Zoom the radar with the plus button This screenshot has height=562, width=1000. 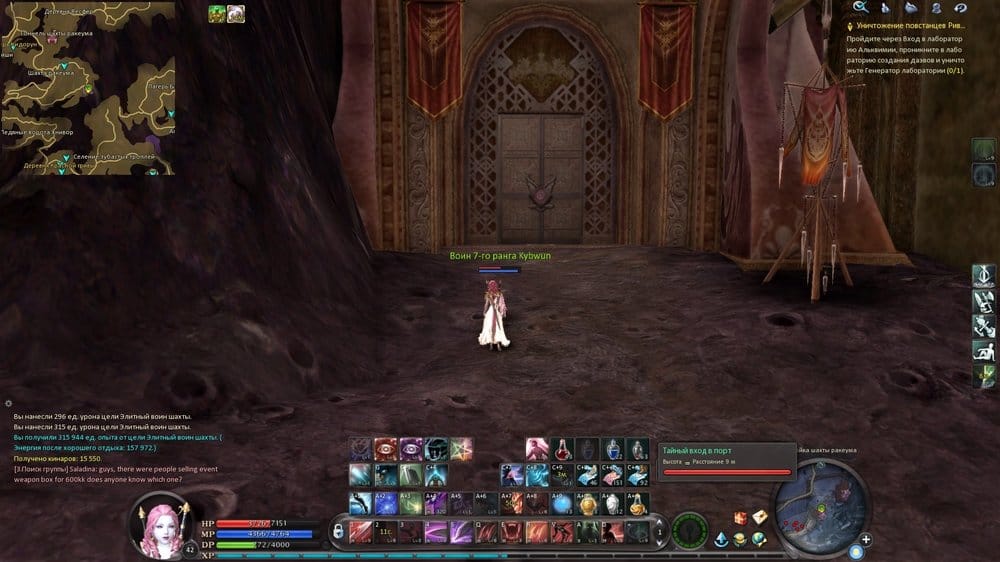866,540
